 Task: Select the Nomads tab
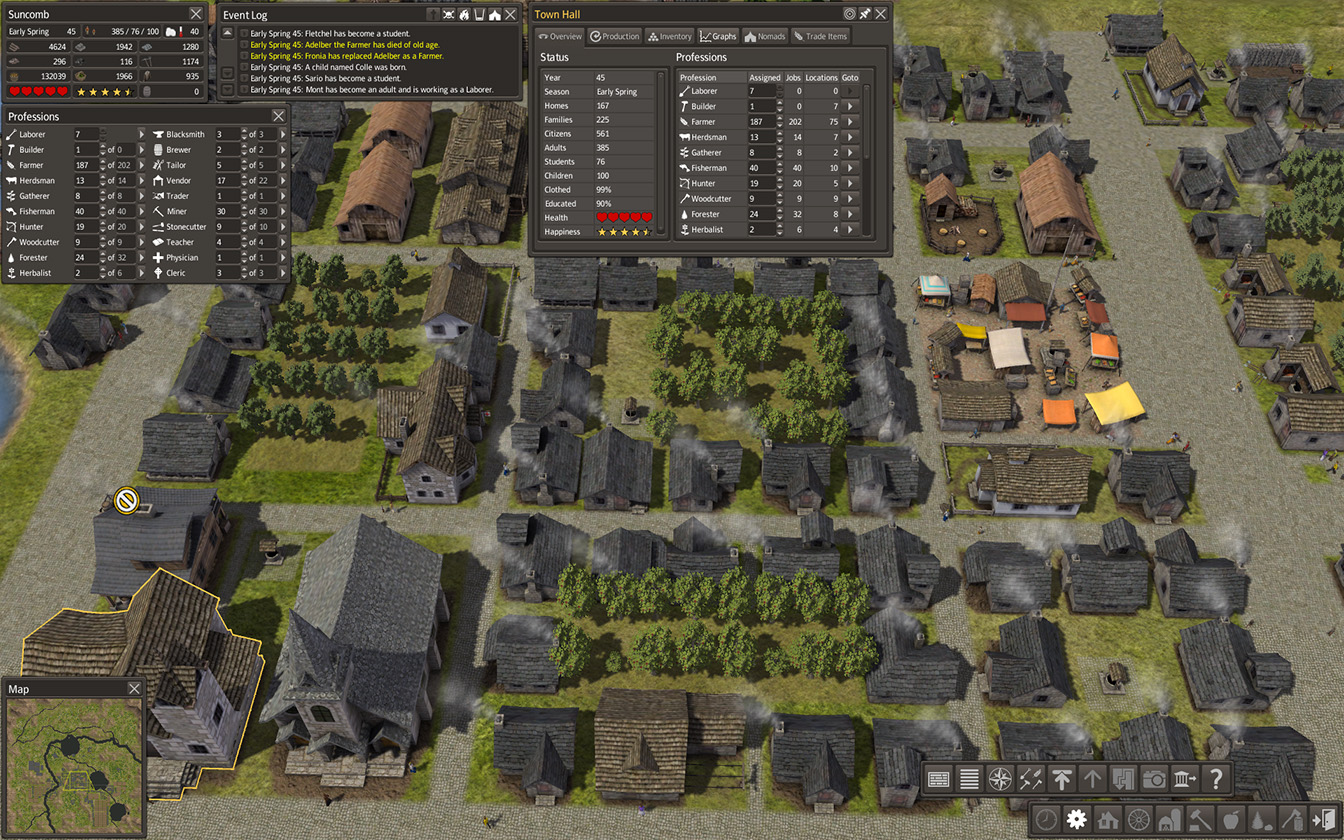(x=765, y=36)
